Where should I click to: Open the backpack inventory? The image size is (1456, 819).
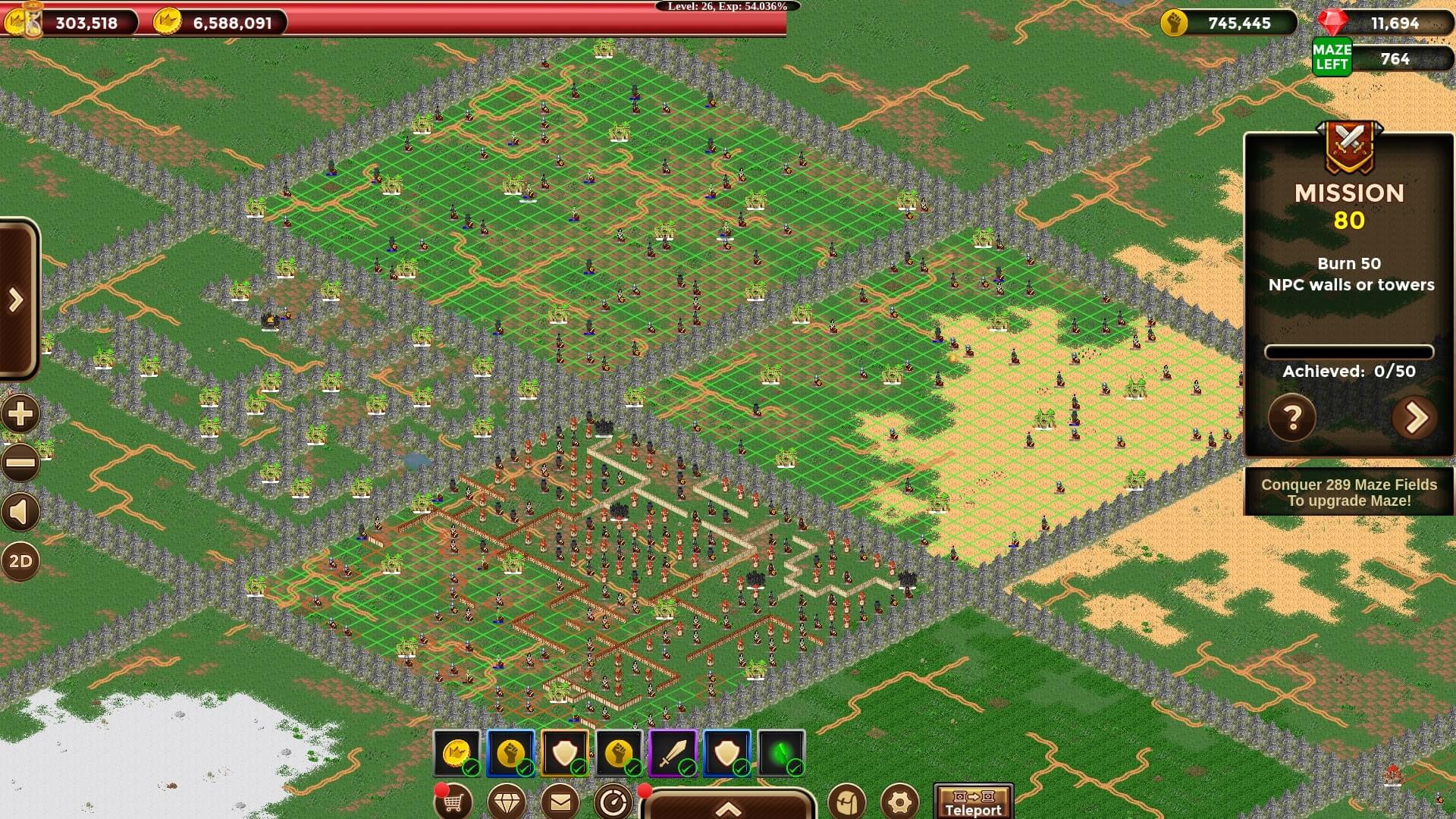click(x=846, y=802)
